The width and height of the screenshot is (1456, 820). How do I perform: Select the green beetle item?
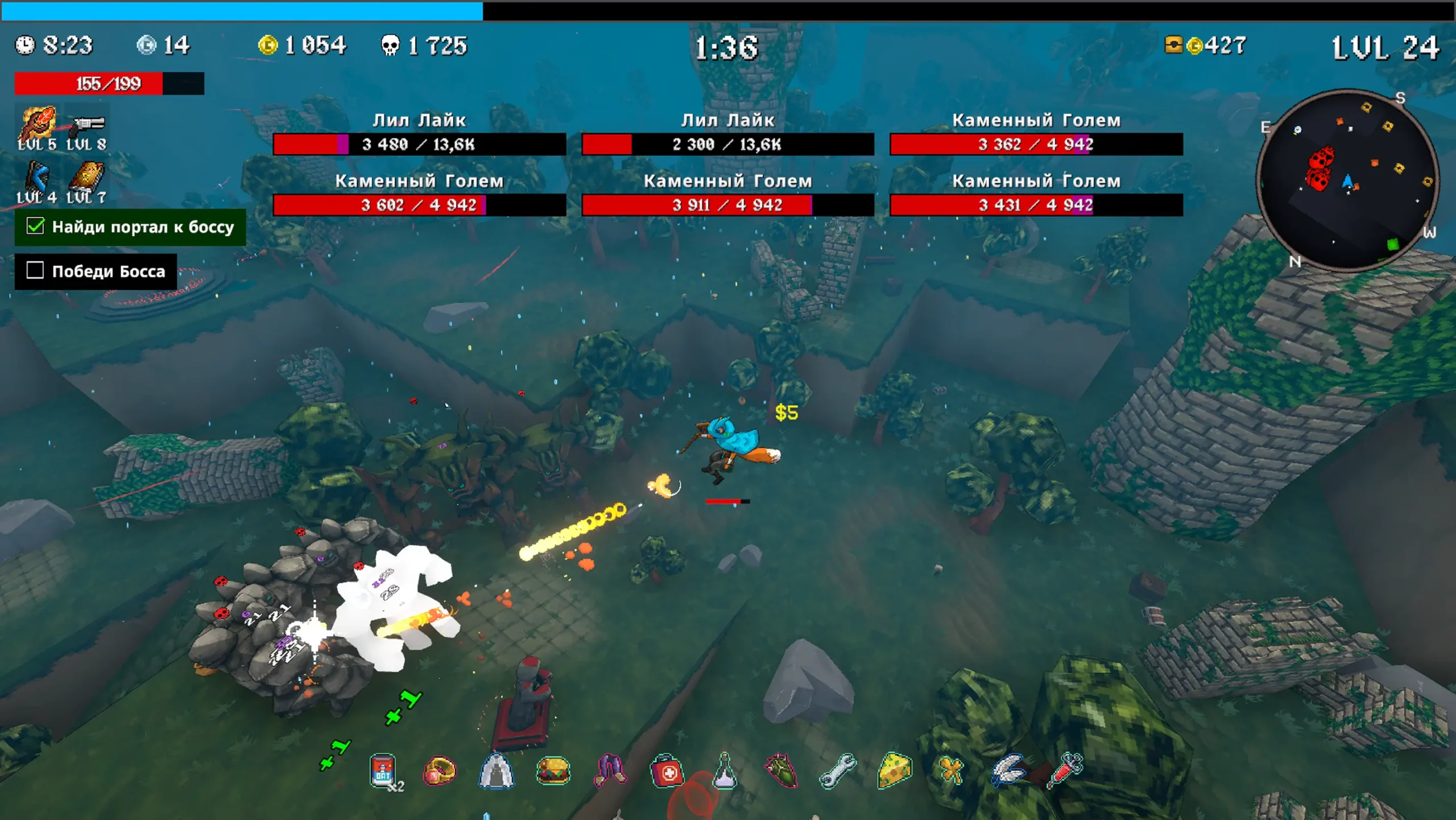[x=781, y=772]
